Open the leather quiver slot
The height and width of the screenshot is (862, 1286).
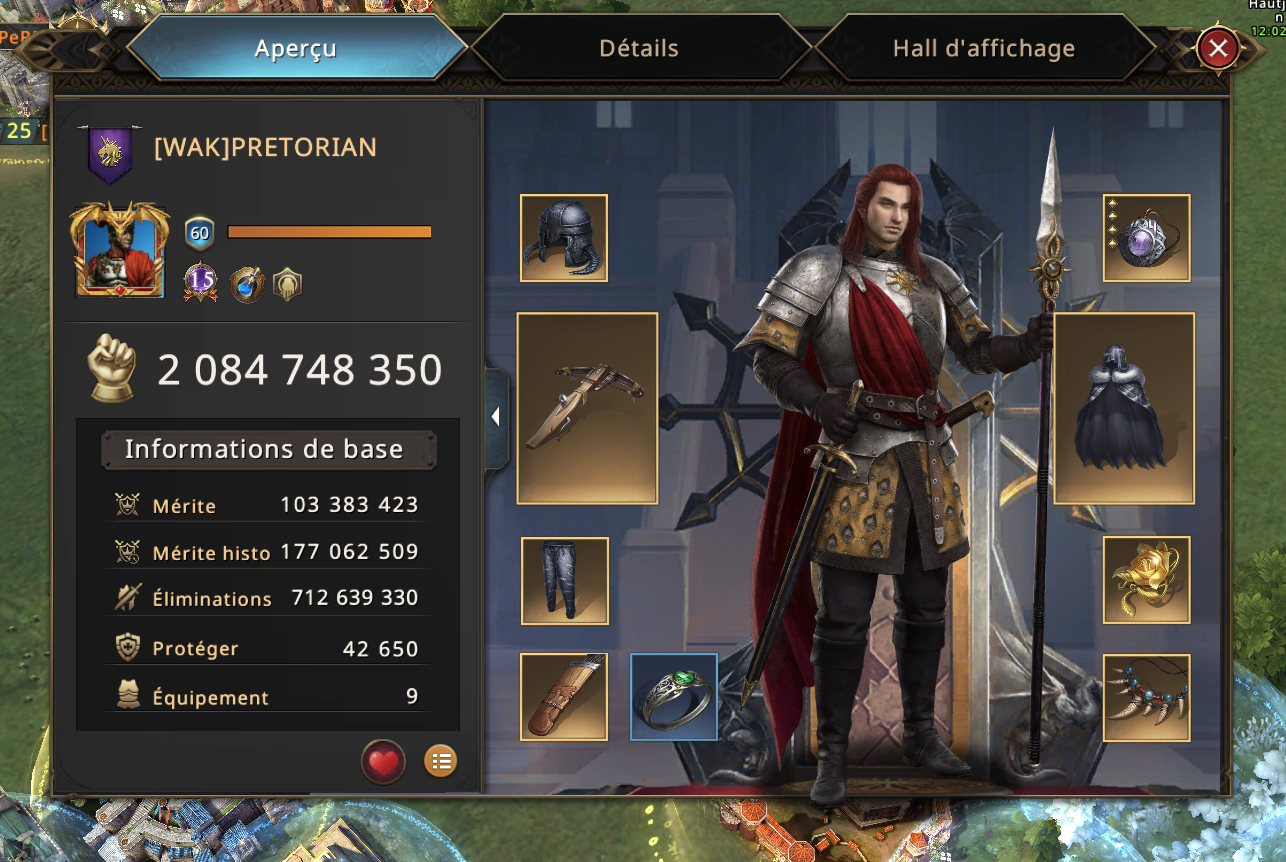564,697
